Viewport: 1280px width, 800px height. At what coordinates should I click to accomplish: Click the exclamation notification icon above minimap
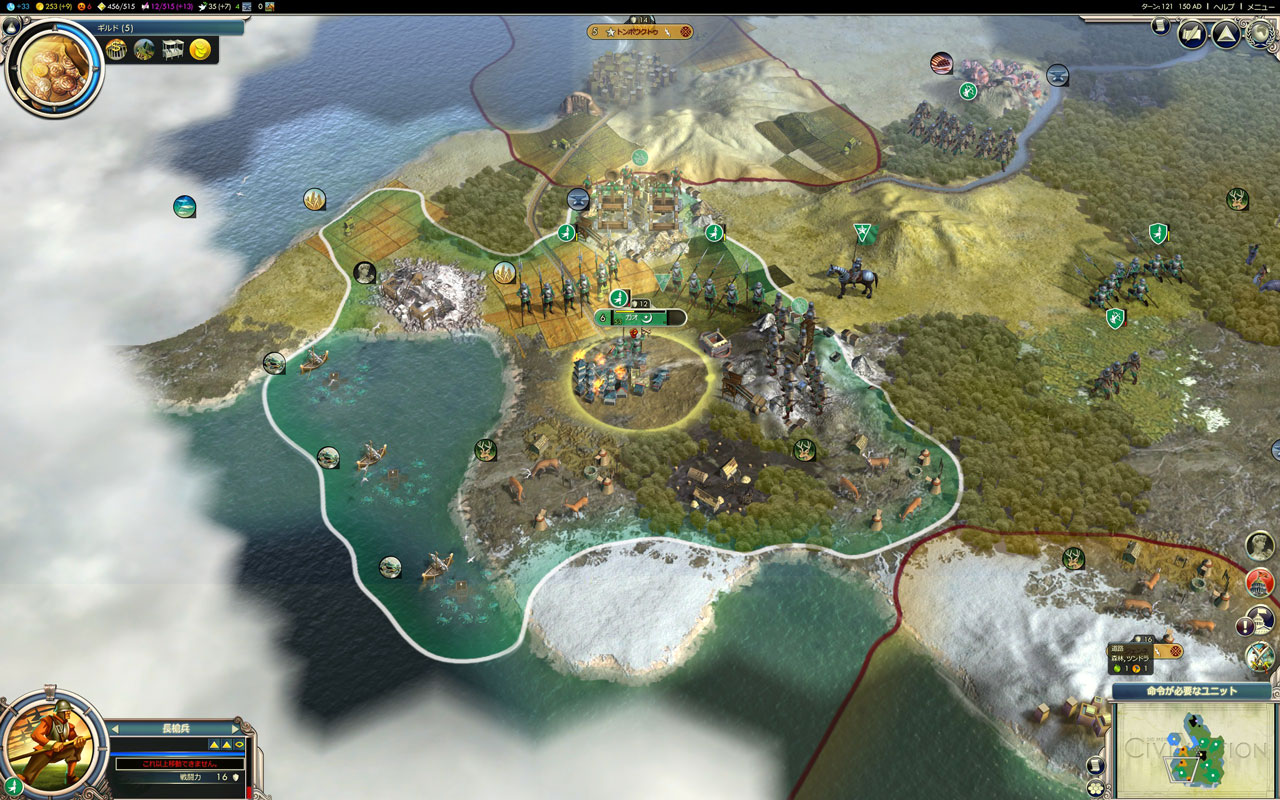point(1245,624)
